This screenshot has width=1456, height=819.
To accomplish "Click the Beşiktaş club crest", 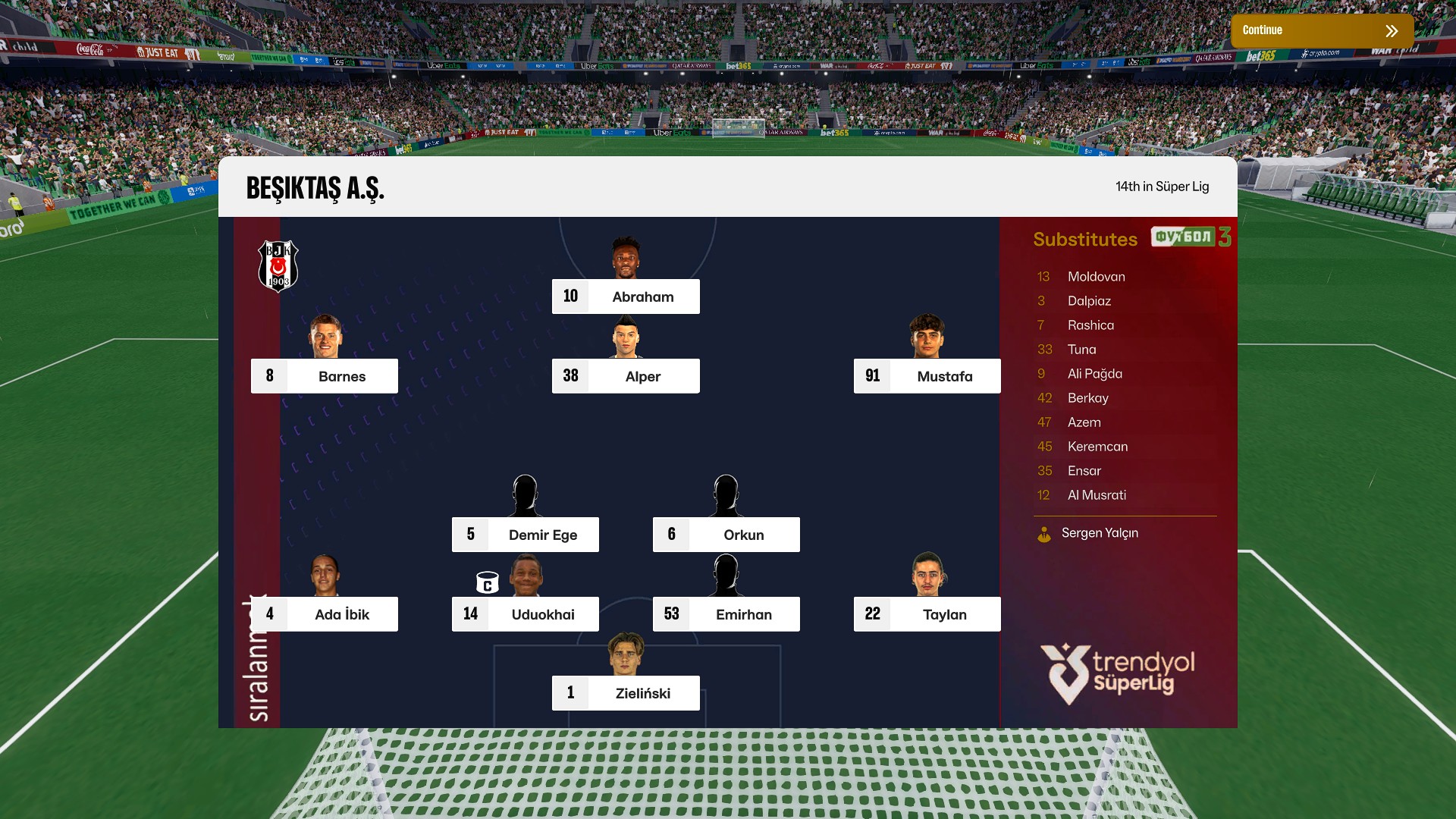I will 278,266.
